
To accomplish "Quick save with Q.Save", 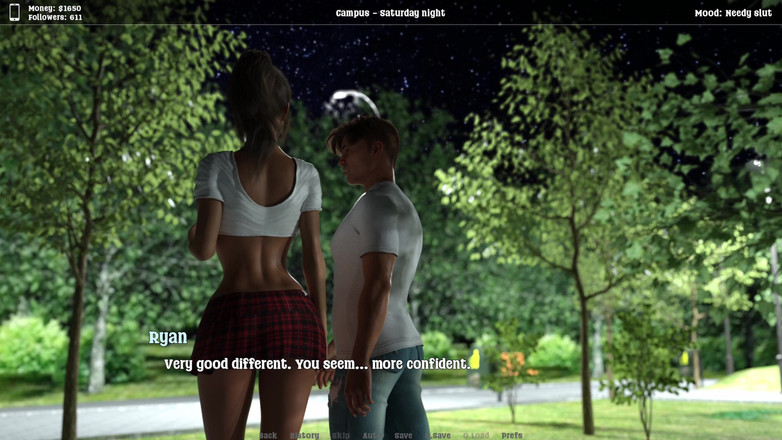I will point(439,436).
